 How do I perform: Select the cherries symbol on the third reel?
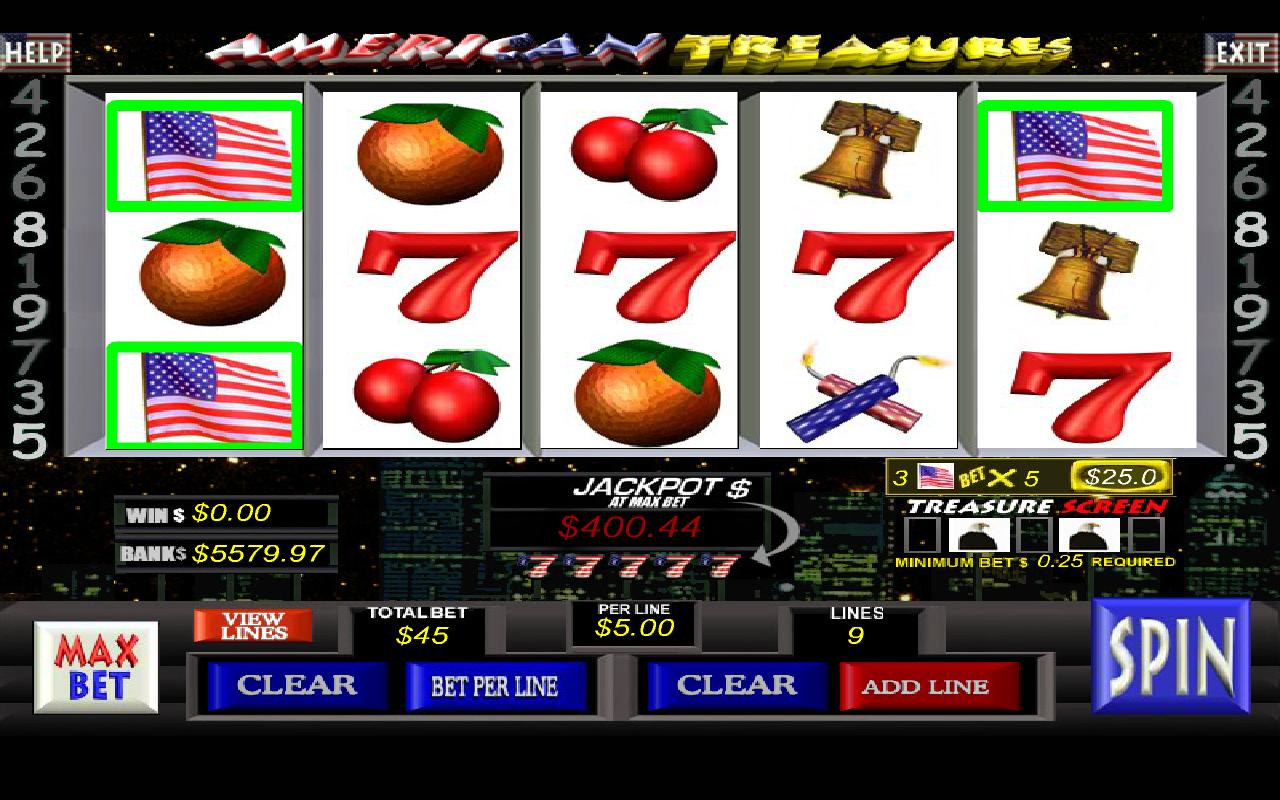pyautogui.click(x=643, y=155)
